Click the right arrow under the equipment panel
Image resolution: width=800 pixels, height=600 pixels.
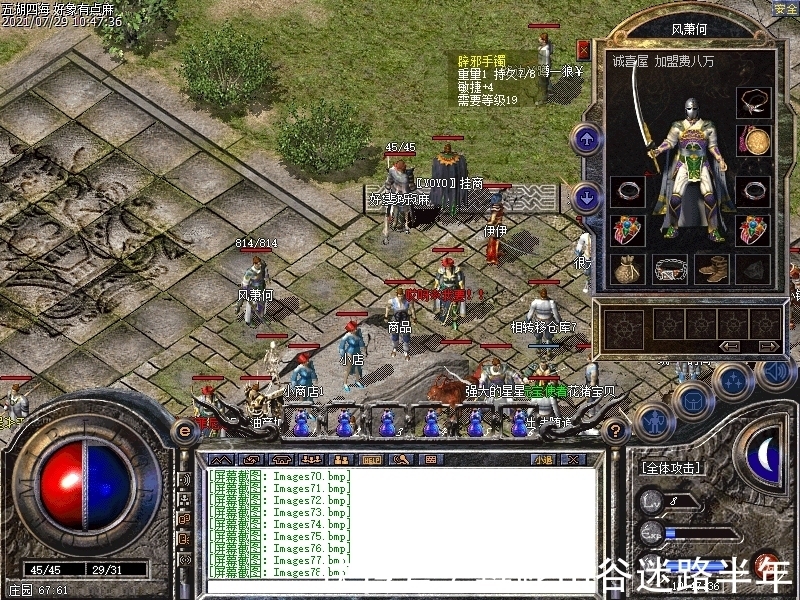coord(767,346)
